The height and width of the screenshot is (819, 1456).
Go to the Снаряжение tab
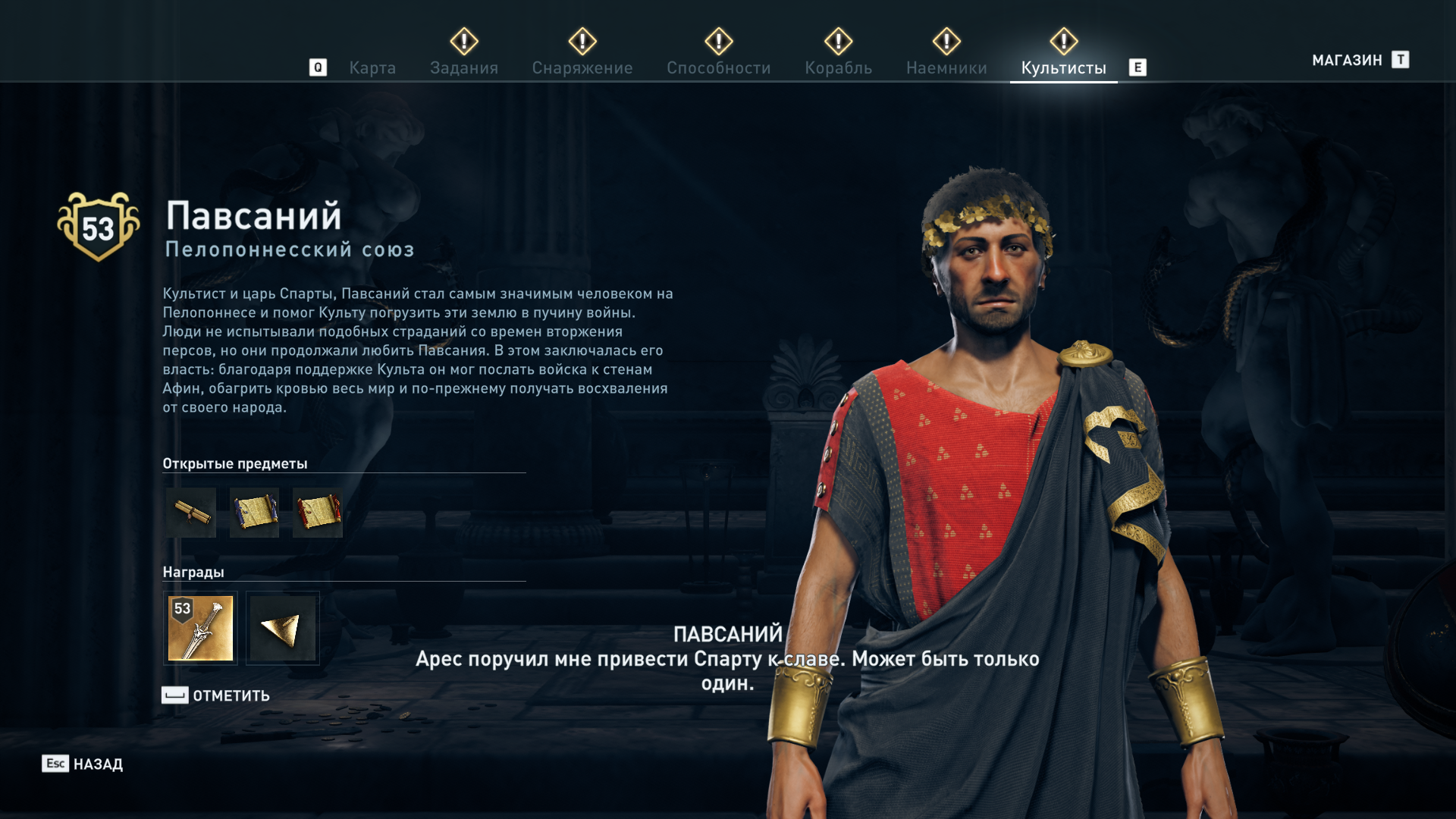pos(582,68)
